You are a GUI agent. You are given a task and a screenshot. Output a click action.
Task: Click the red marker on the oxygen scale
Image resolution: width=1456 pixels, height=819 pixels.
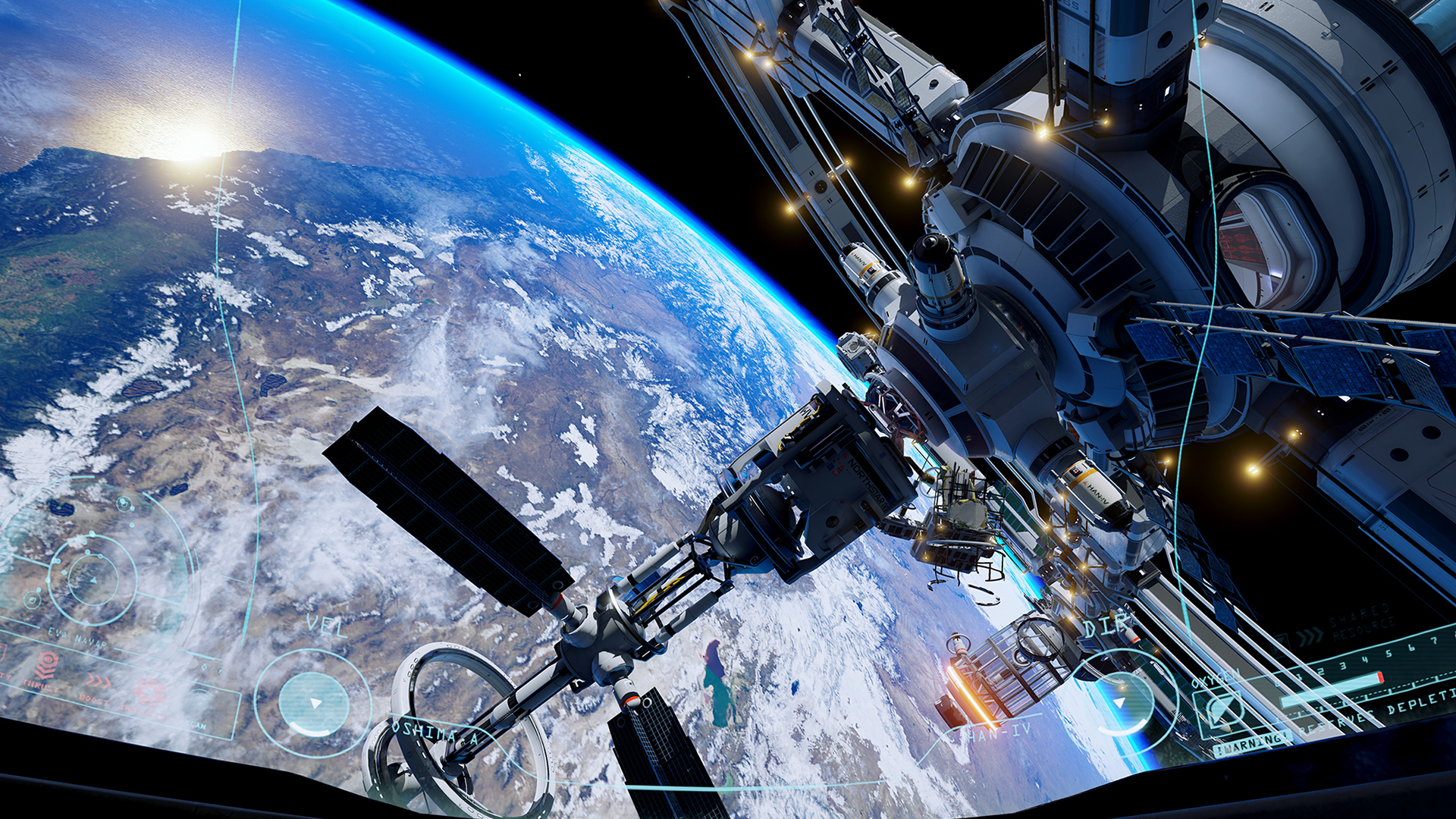[x=1379, y=678]
